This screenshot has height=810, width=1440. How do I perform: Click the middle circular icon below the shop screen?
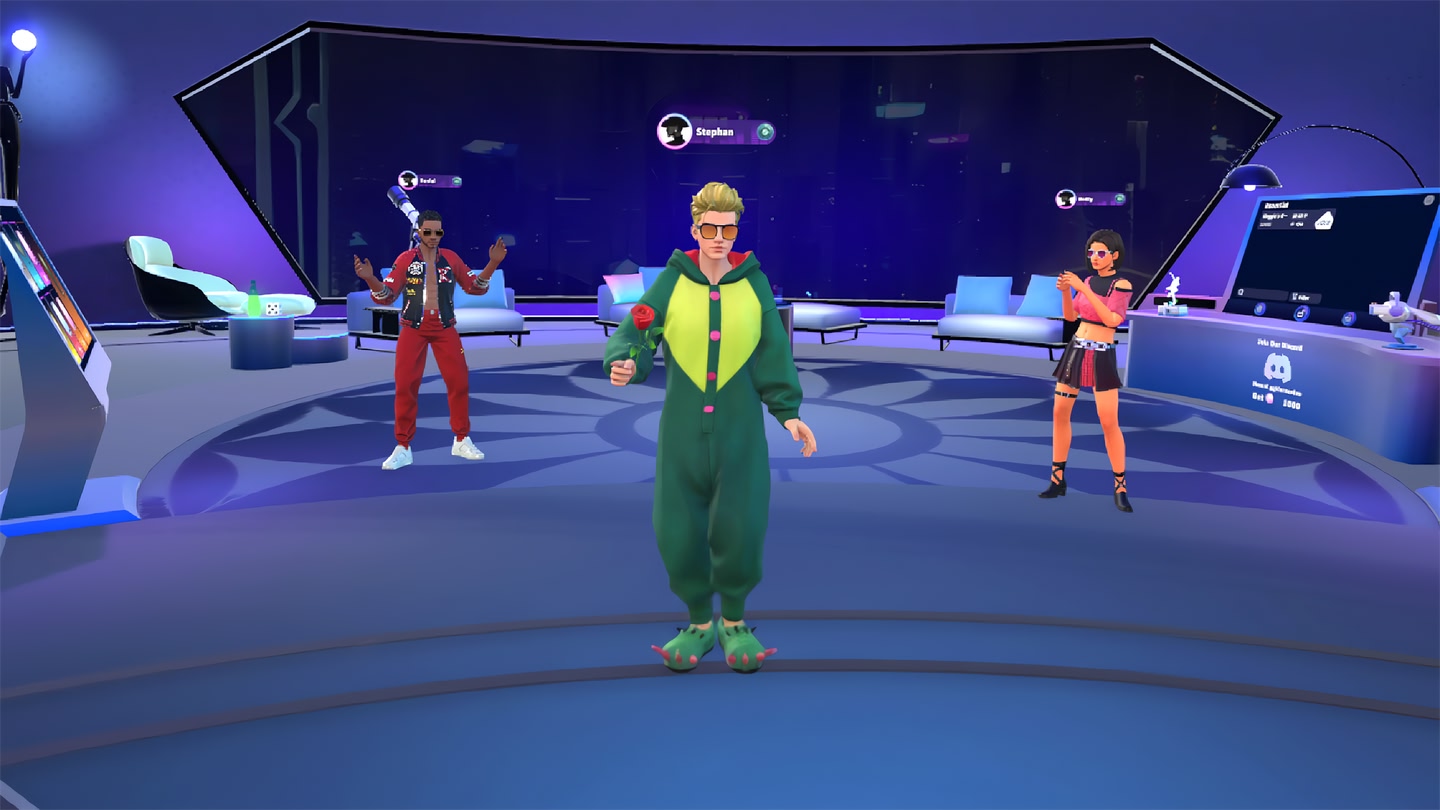[1300, 313]
